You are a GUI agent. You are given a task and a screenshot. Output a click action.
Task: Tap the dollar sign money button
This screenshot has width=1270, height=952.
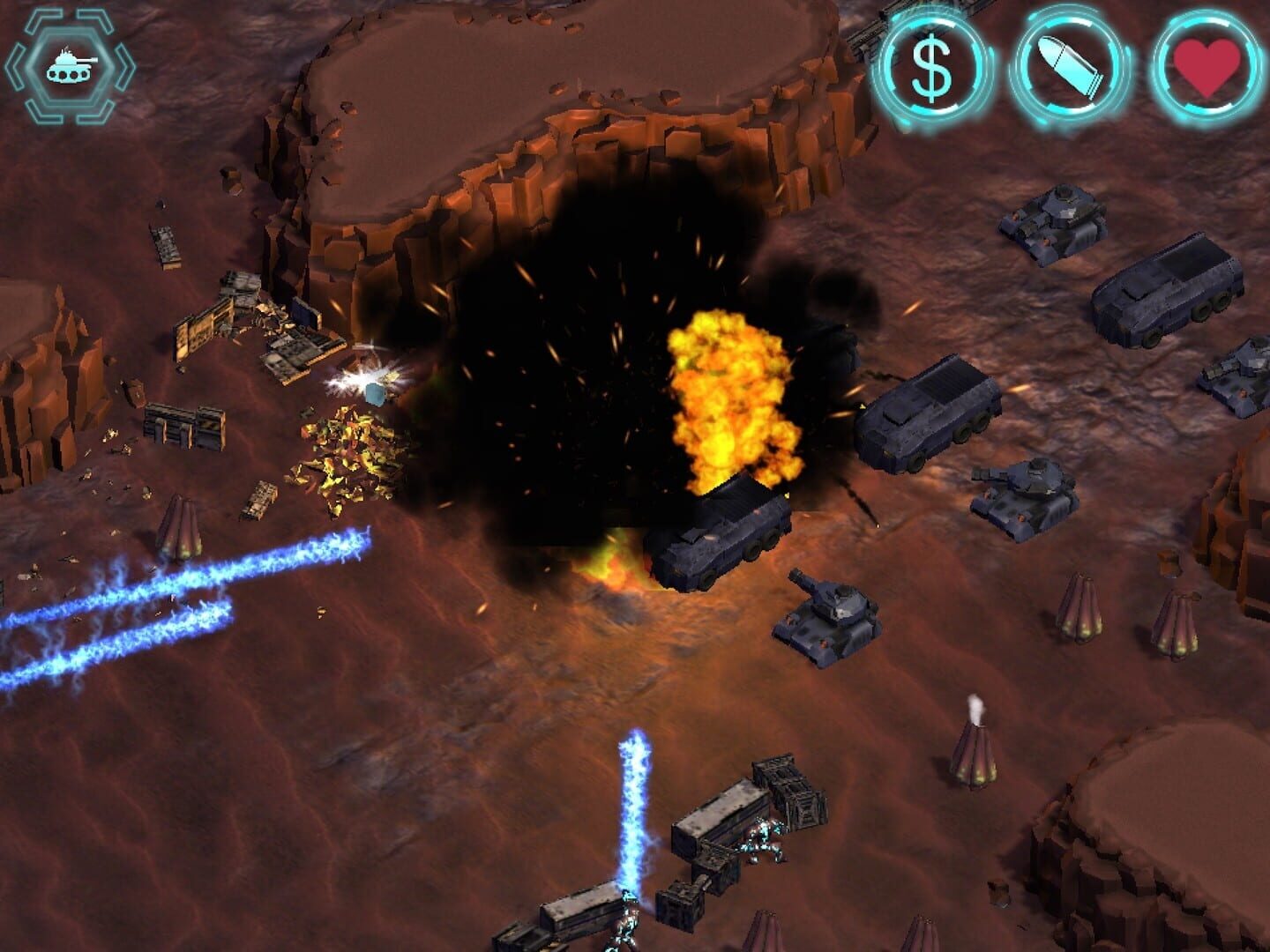click(x=931, y=68)
